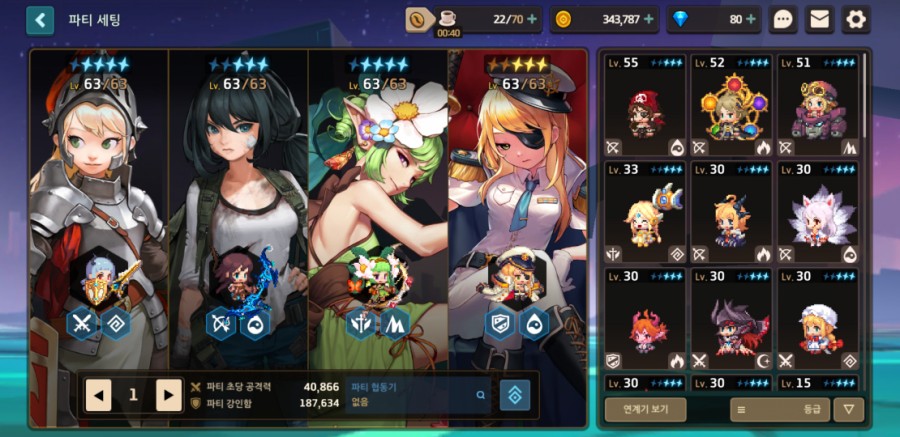Open the chat speech bubble

784,19
